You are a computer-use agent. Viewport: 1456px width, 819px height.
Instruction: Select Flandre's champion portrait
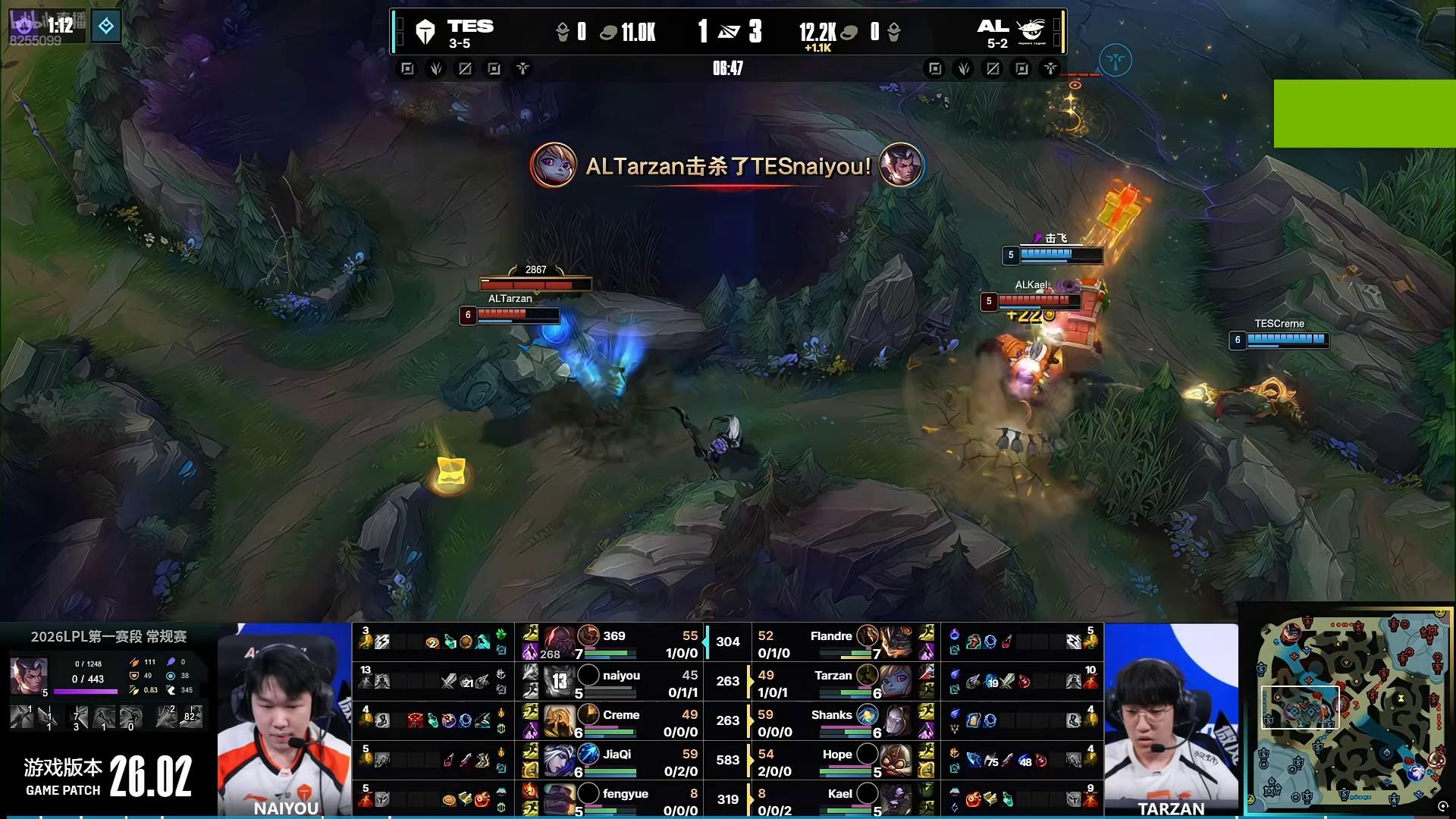tap(896, 642)
